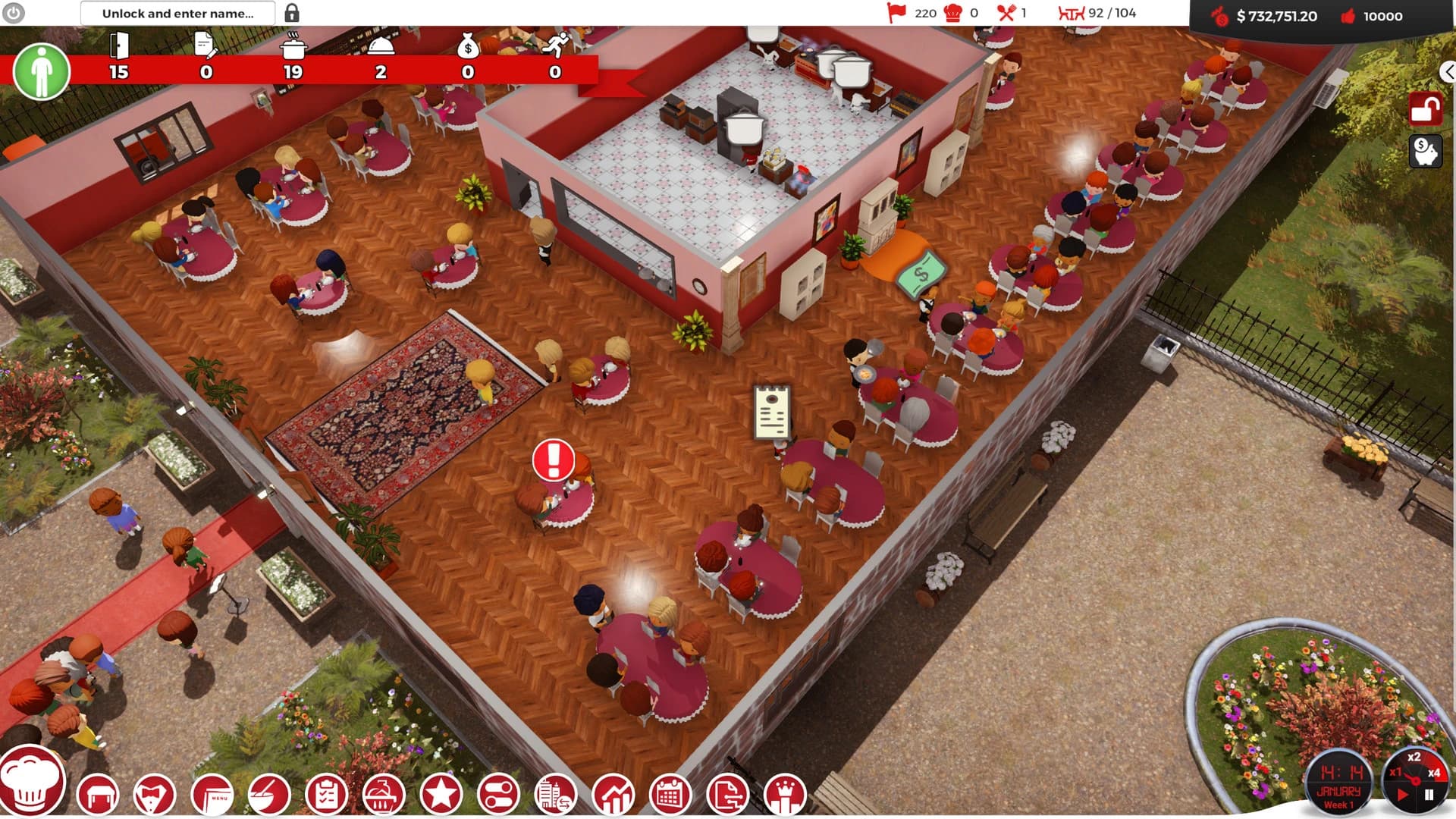The image size is (1456, 819).
Task: Click the exclamation alert above the customer
Action: pos(553,460)
